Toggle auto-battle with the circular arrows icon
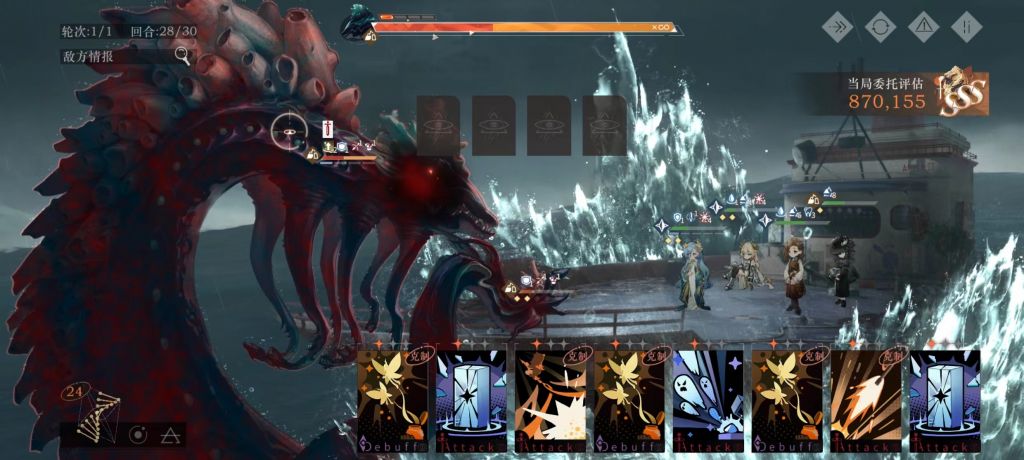Screen dimensions: 1024x460 pyautogui.click(x=880, y=26)
